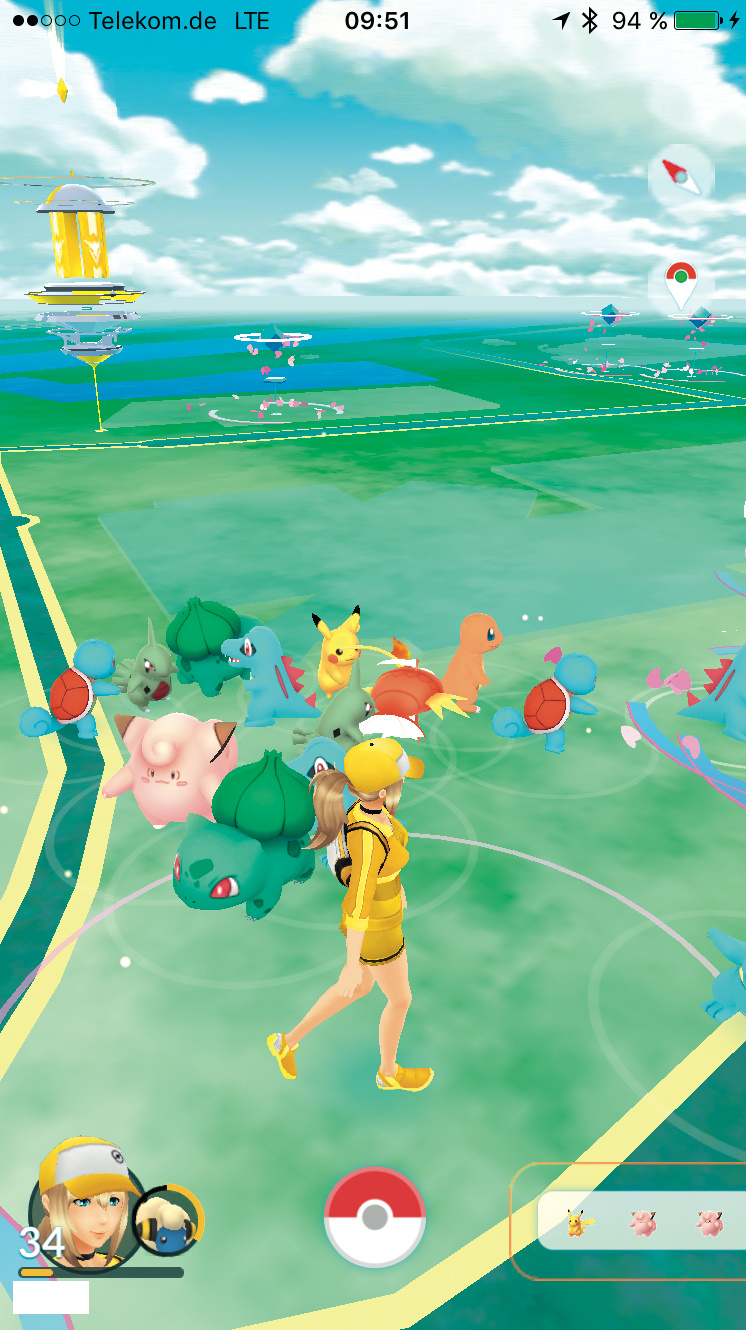Select Pikachu in the nearby tracker

[577, 1222]
